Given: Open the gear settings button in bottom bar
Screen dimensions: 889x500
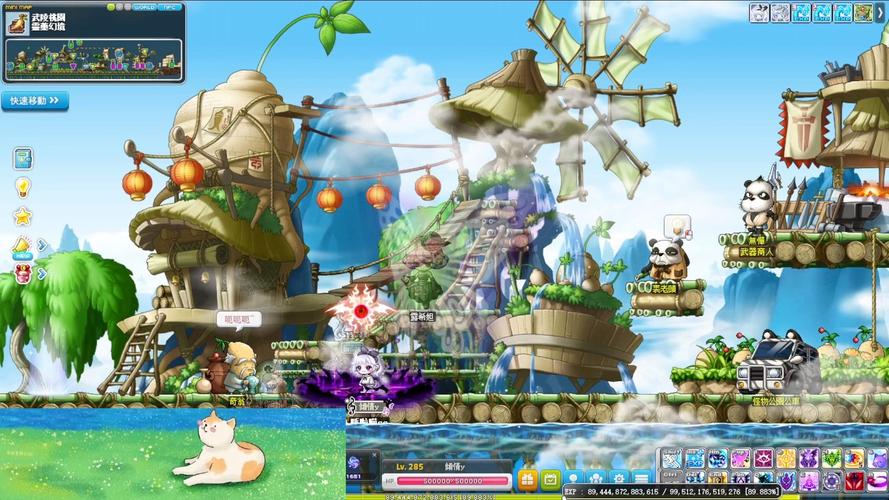Looking at the screenshot, I should (x=619, y=479).
